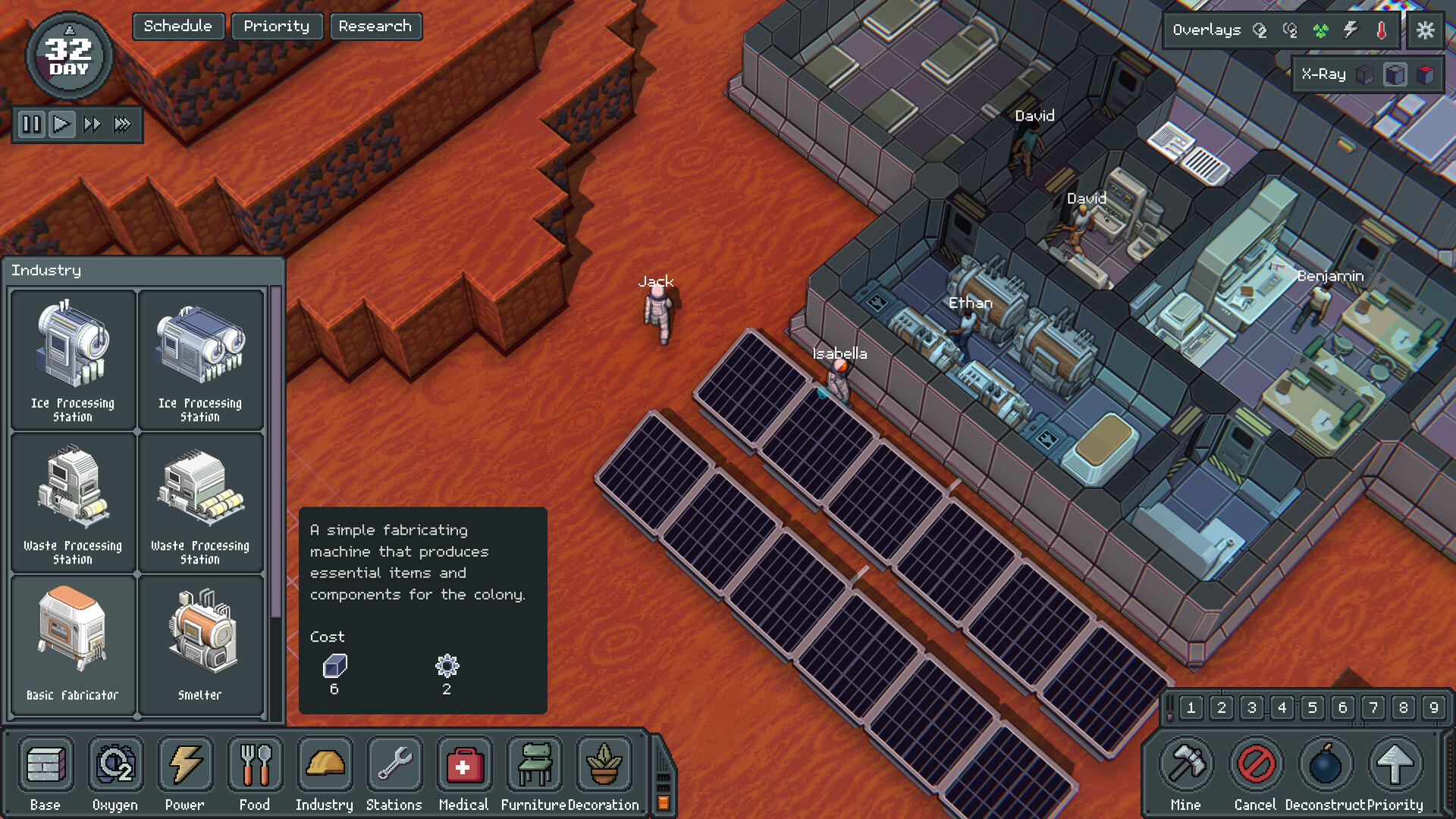This screenshot has height=819, width=1456.
Task: Open the Schedule menu
Action: [x=177, y=26]
